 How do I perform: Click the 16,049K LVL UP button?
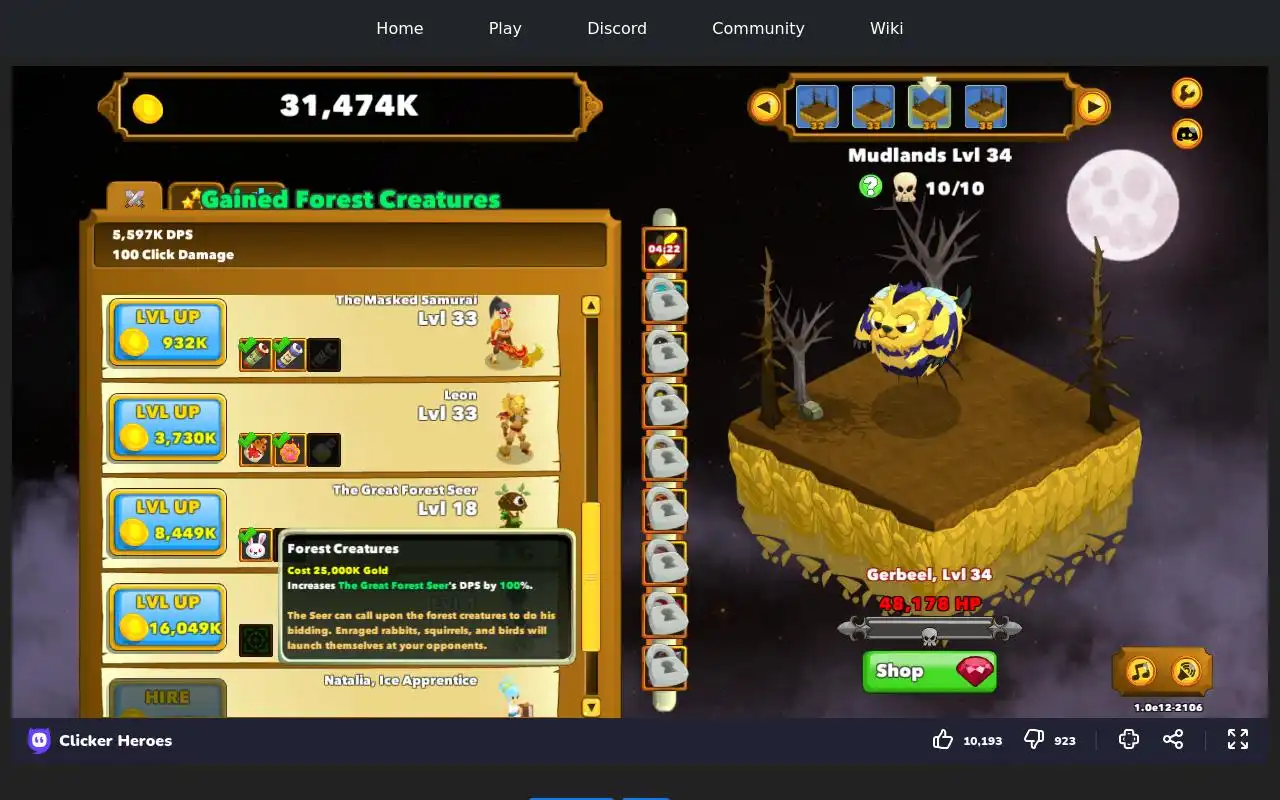pos(167,617)
